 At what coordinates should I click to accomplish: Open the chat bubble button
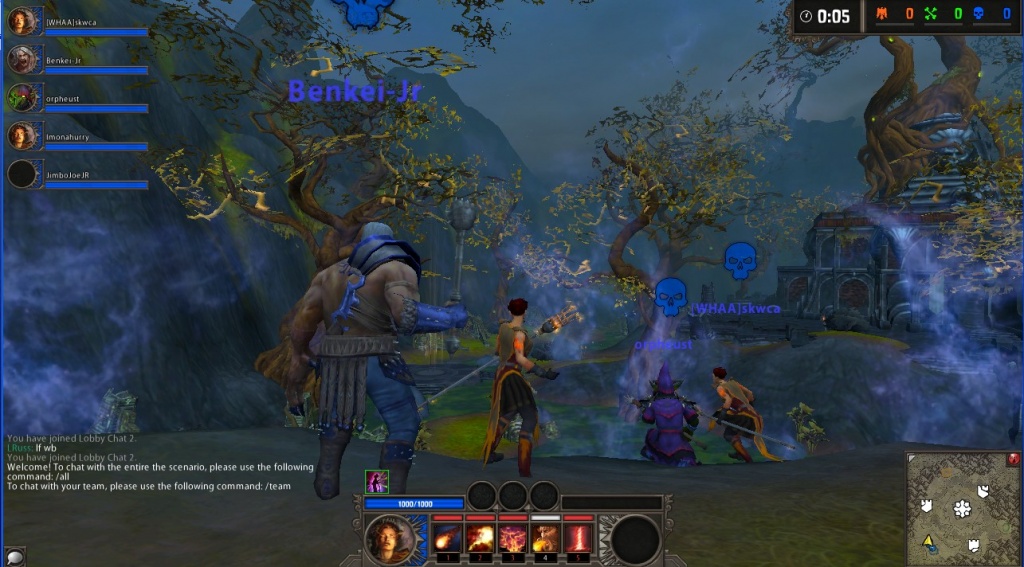(15, 556)
